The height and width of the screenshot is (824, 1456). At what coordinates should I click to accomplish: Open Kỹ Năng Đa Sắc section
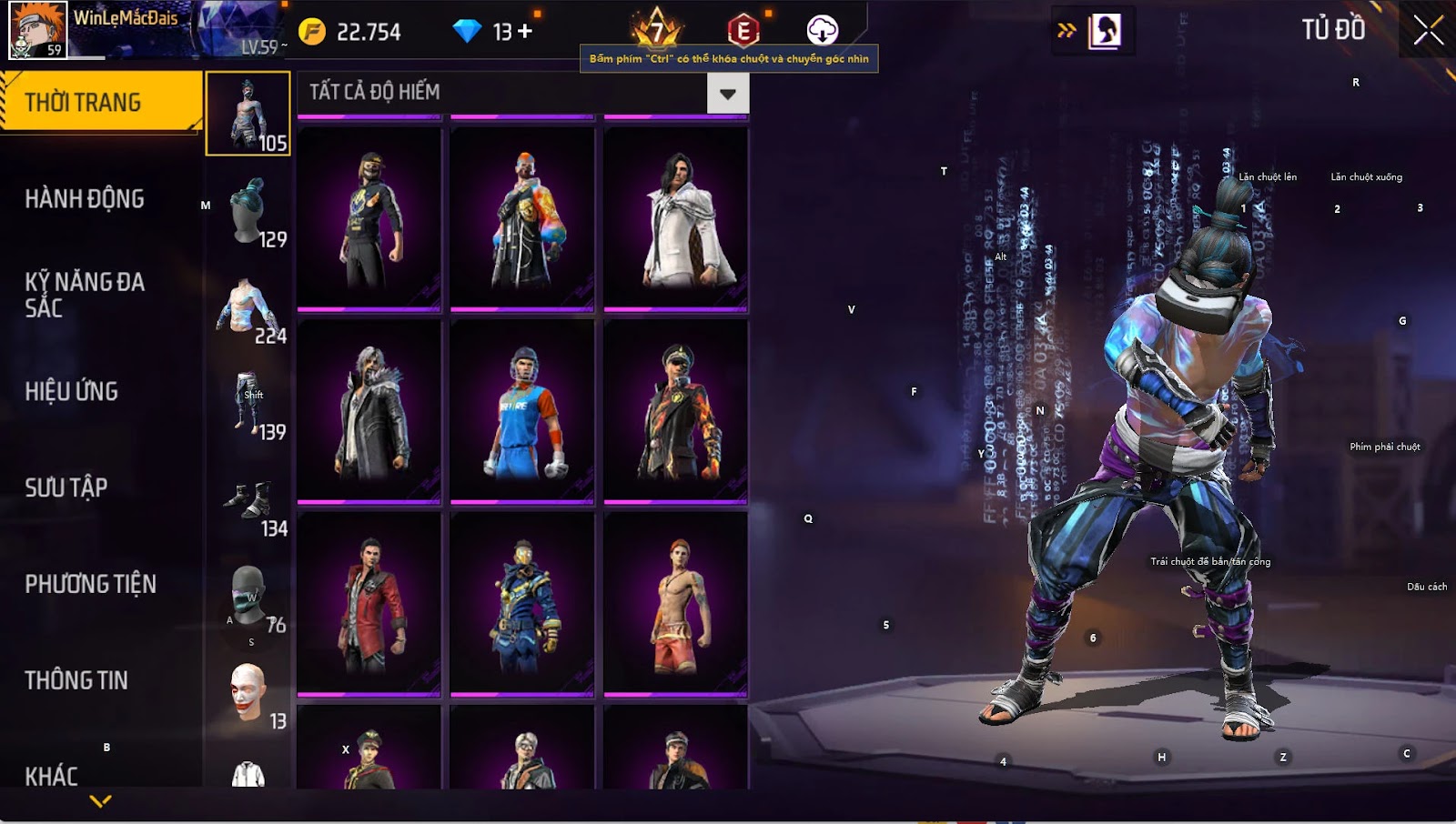click(x=85, y=295)
